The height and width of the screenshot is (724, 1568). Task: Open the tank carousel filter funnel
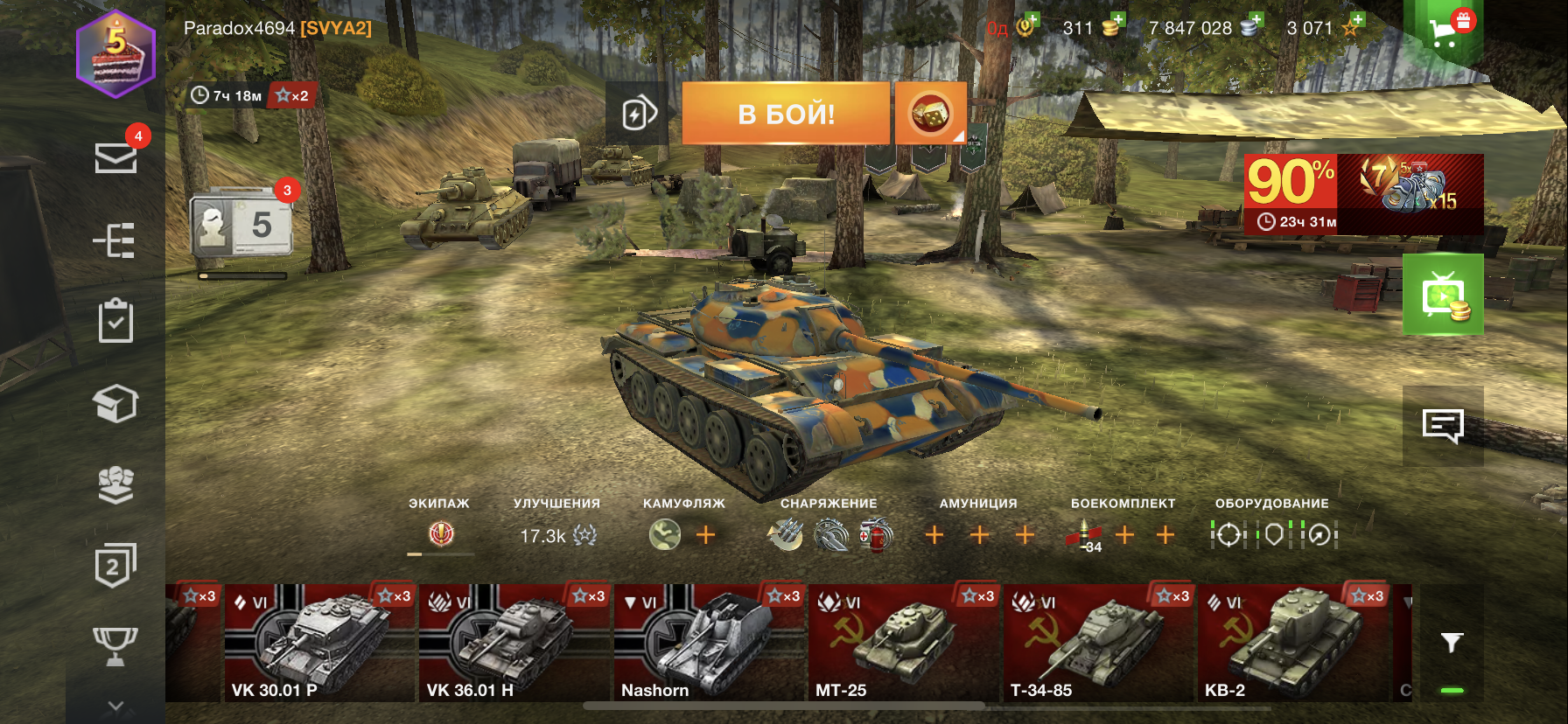(1452, 644)
